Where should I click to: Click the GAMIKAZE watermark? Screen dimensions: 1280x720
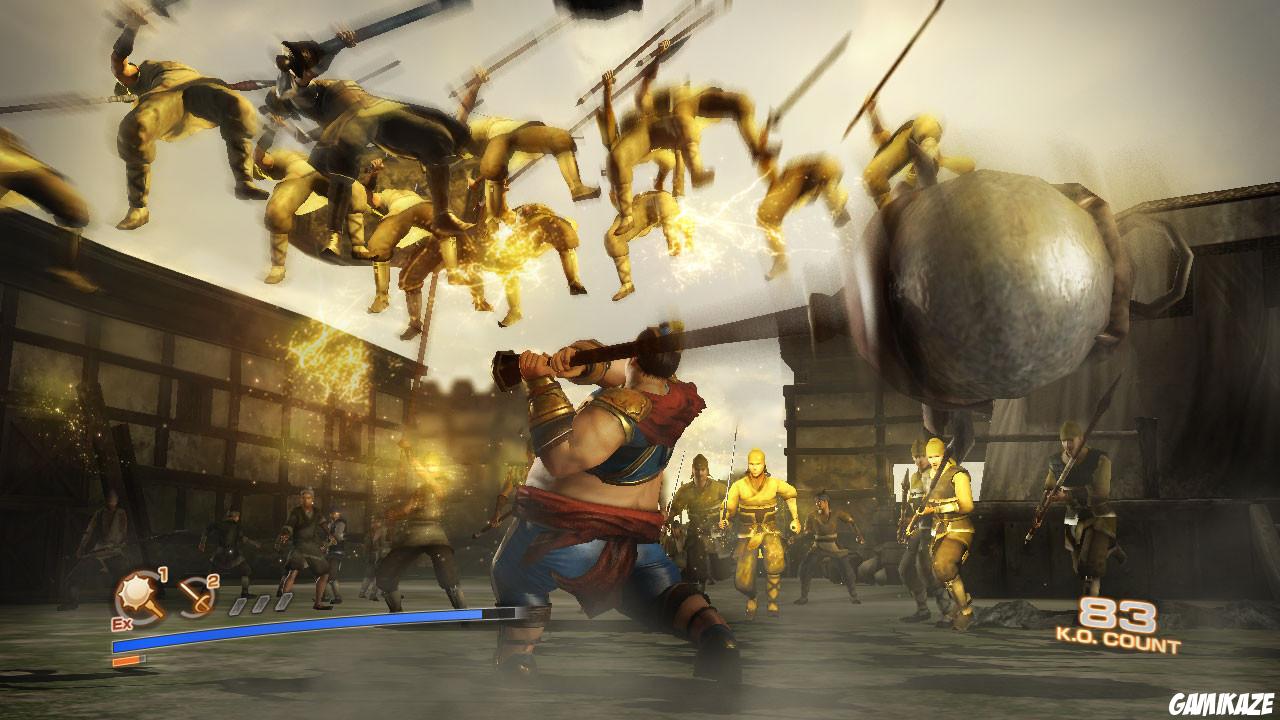coord(1222,700)
